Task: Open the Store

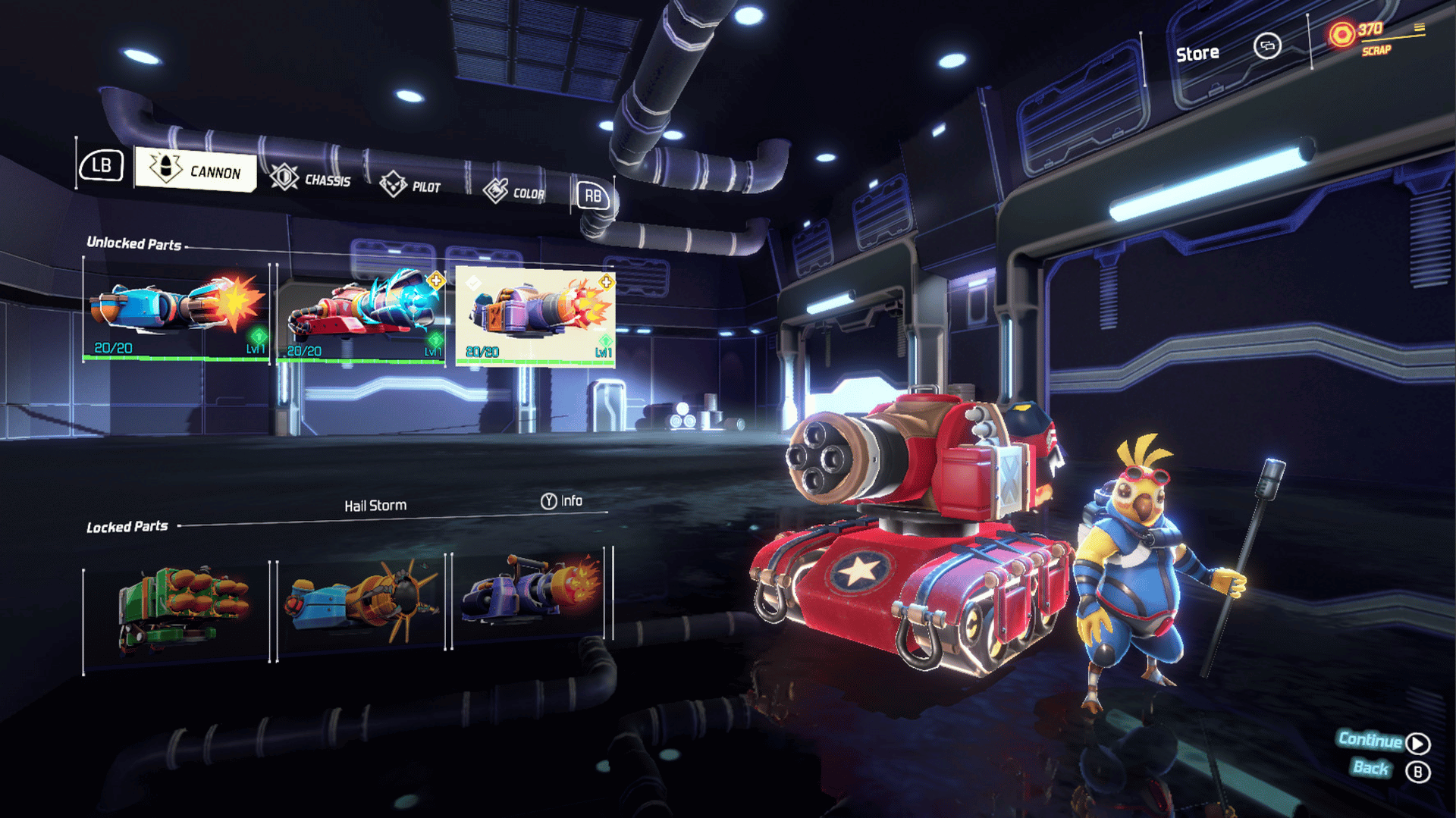Action: tap(1197, 53)
